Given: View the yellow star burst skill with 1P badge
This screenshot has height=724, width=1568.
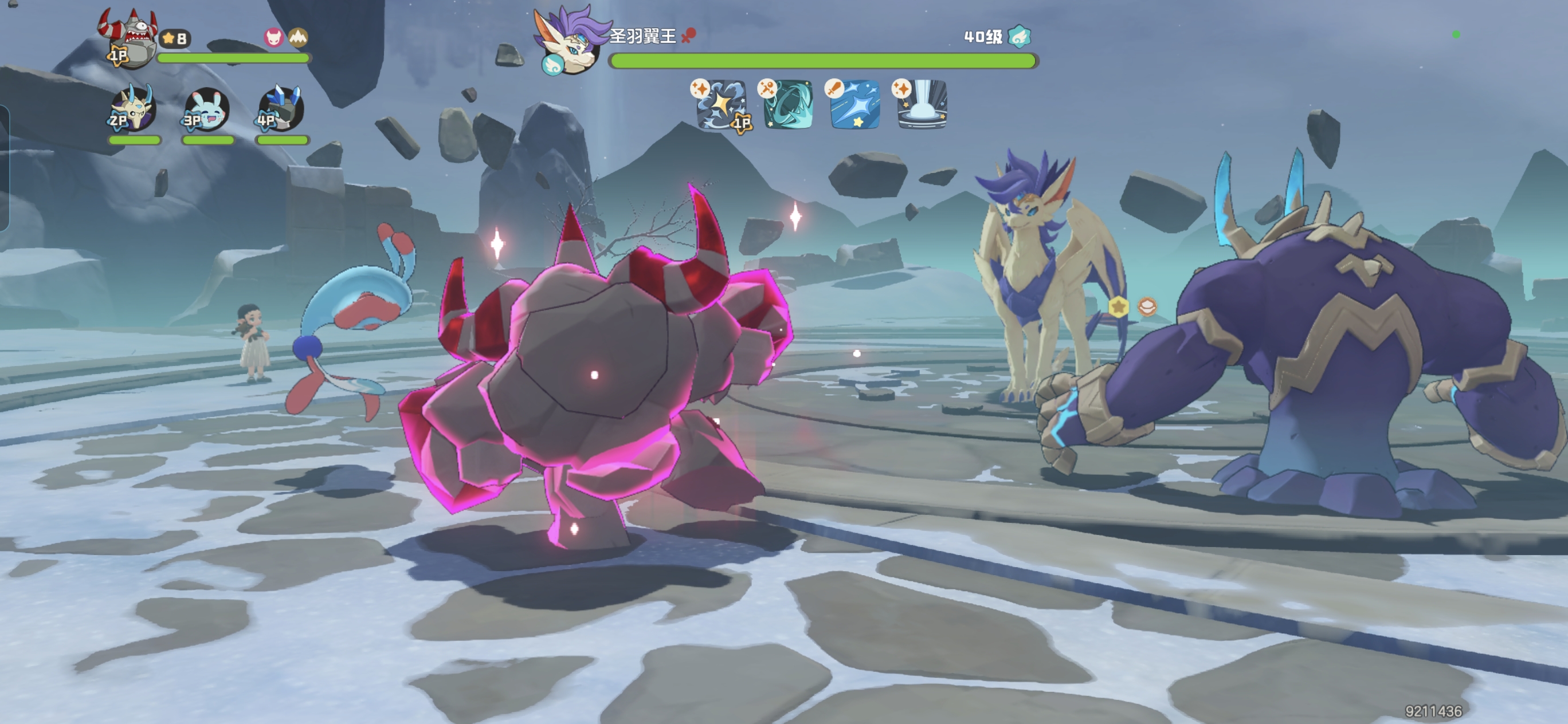Looking at the screenshot, I should tap(721, 105).
